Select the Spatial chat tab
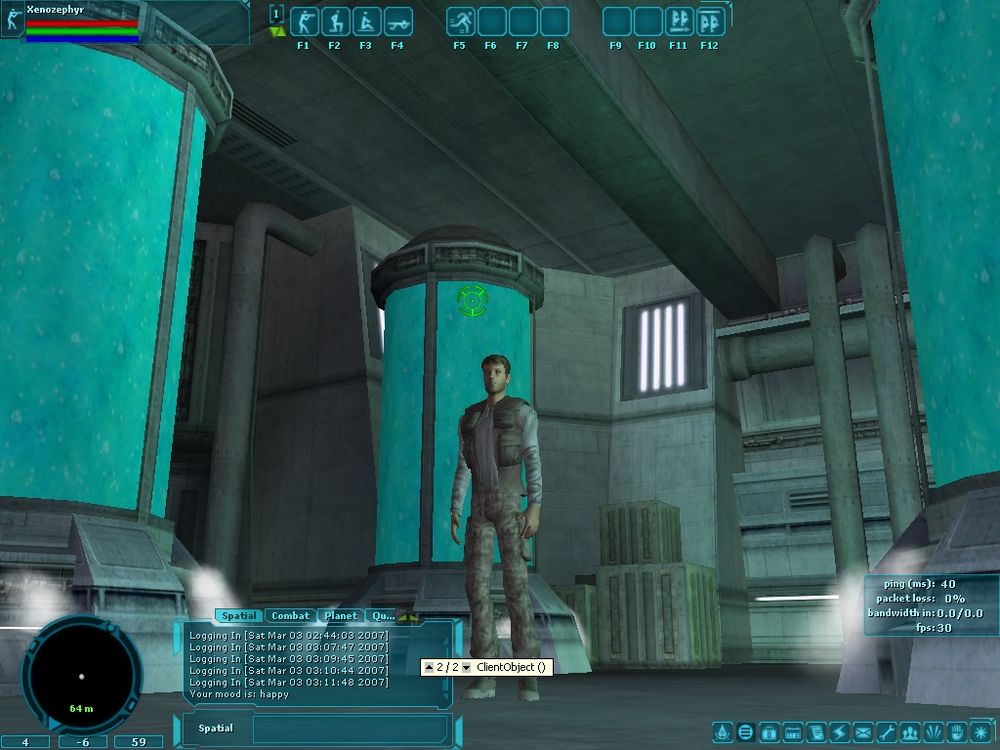 pos(239,616)
